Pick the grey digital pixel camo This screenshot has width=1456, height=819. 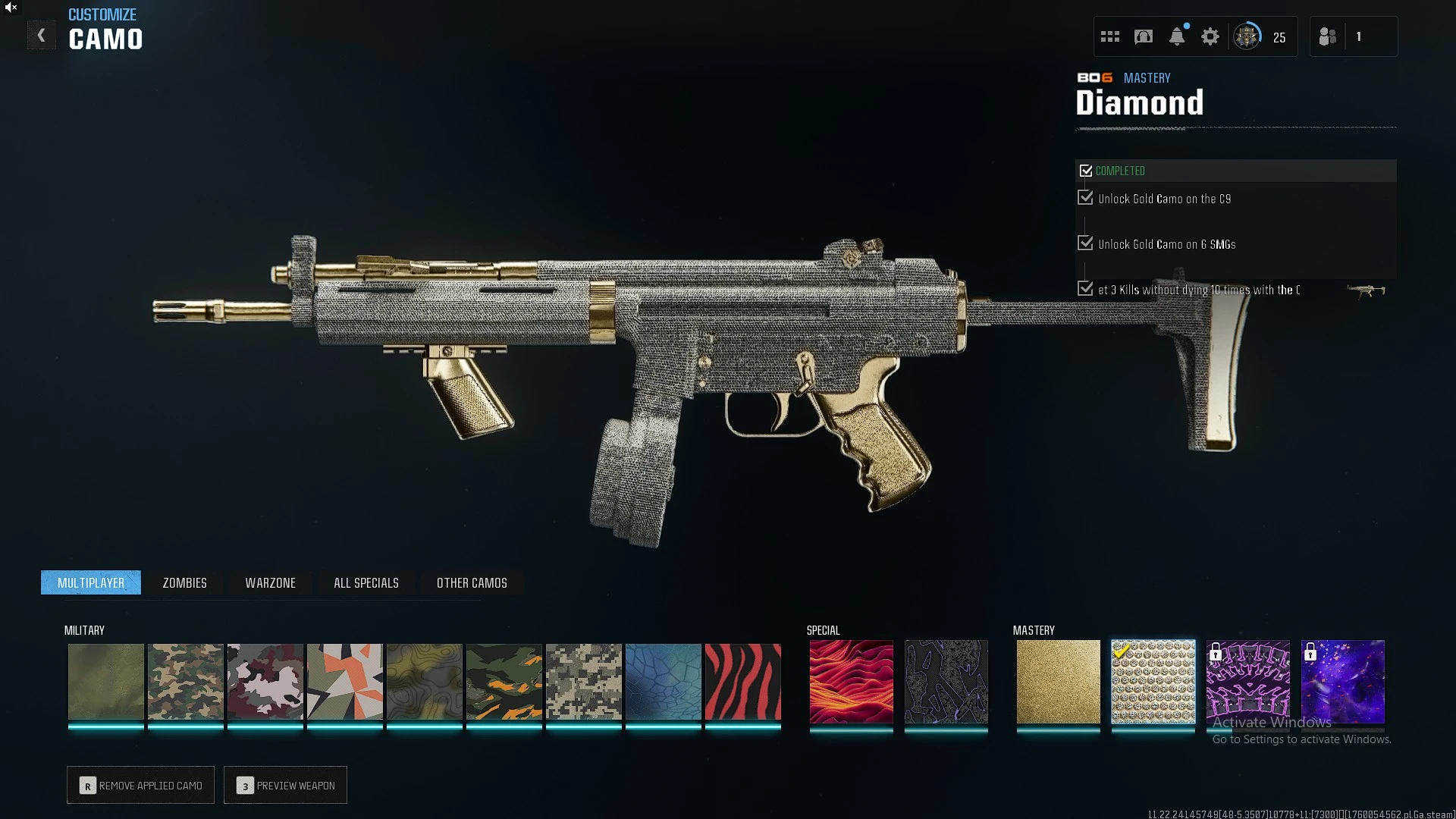click(583, 681)
